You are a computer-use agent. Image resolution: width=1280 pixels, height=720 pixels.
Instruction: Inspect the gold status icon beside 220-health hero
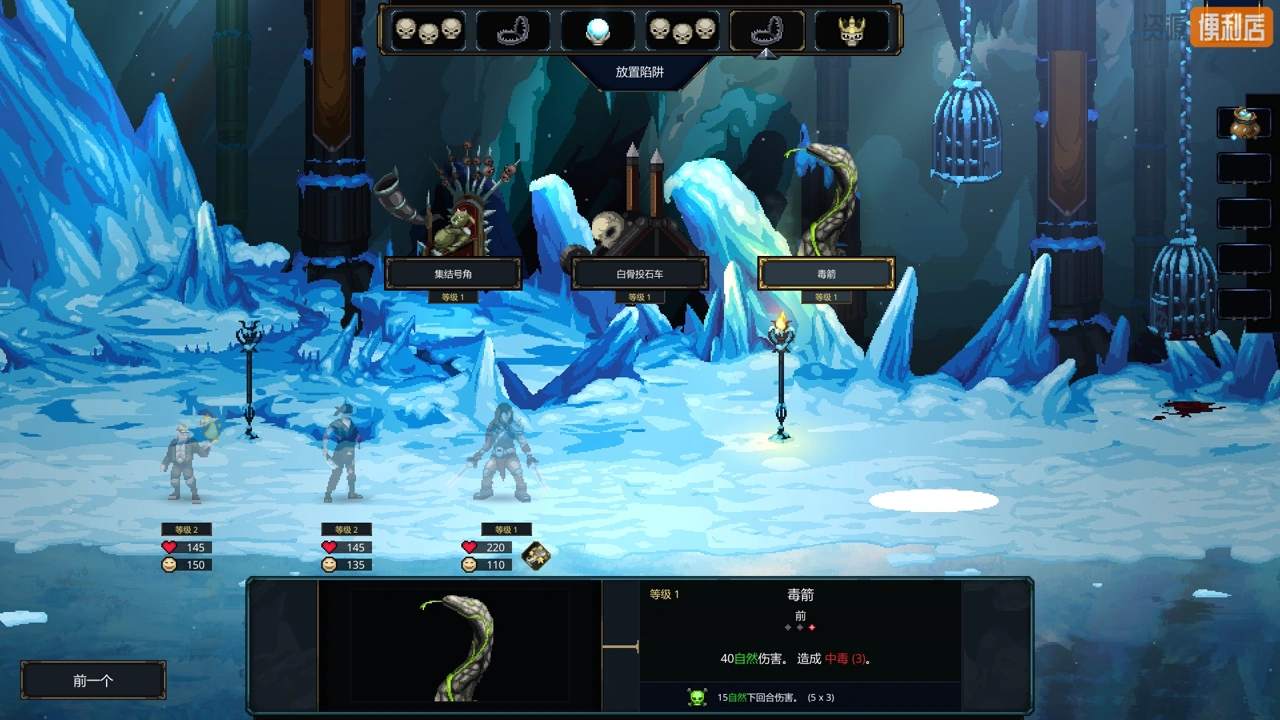[x=536, y=556]
